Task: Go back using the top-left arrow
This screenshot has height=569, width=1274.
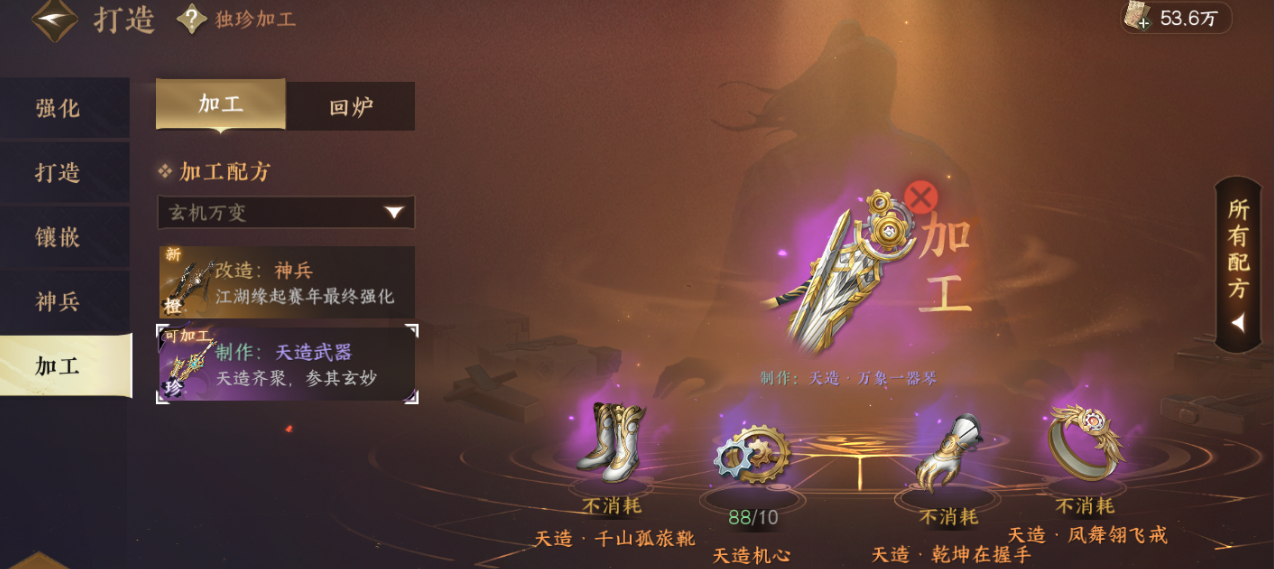Action: click(54, 20)
